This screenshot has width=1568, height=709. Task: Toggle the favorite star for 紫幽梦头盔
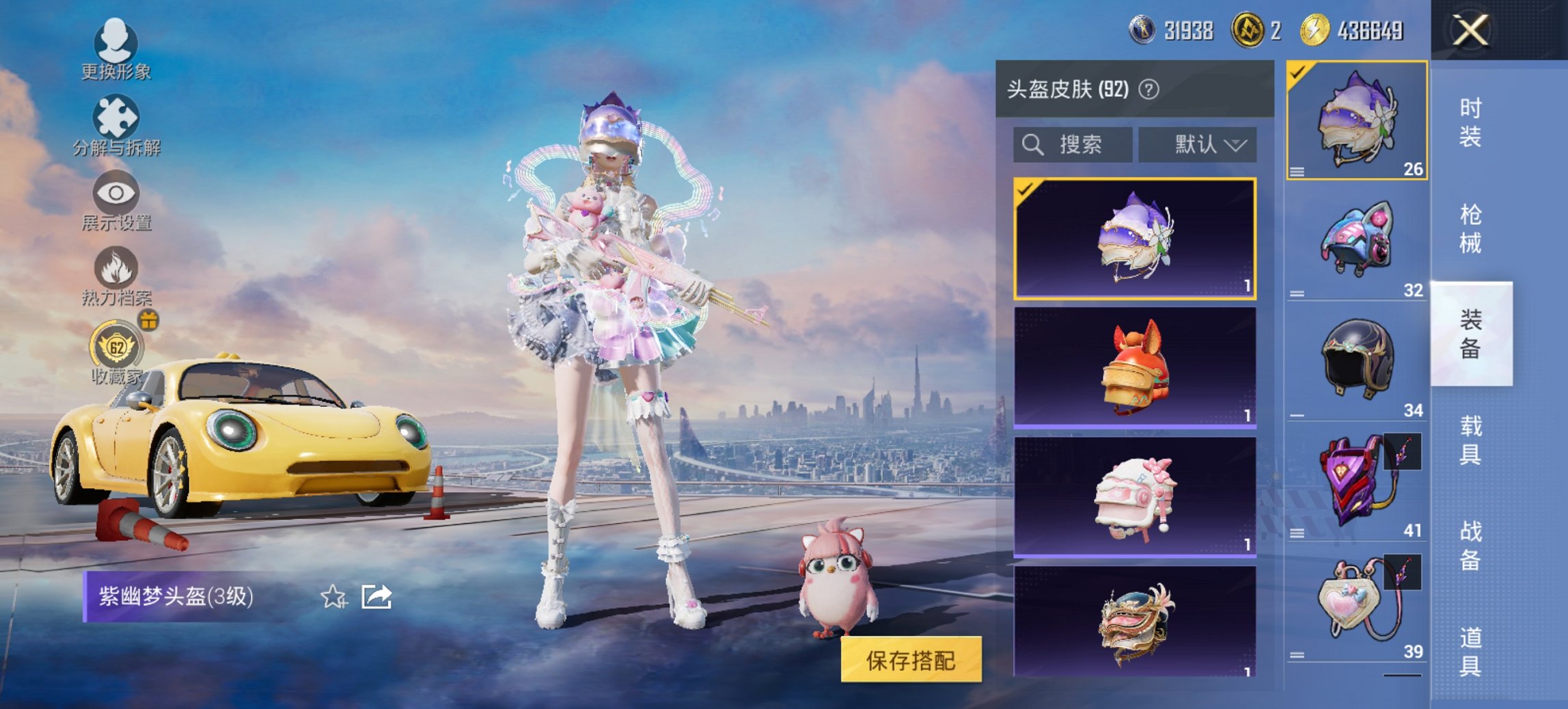point(333,598)
